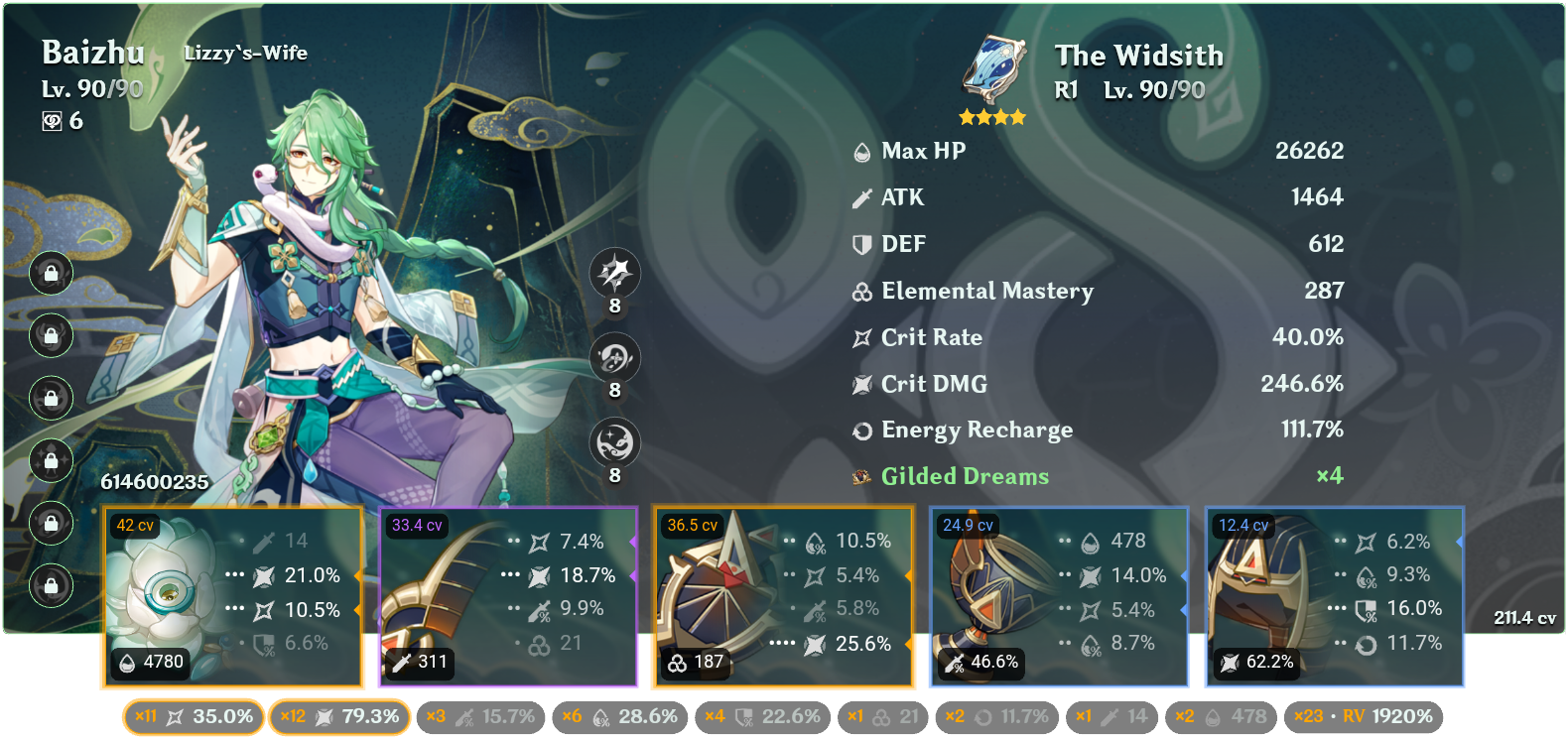Click the Elemental Skill talent icon
Screen dimensions: 1568x741
click(613, 358)
